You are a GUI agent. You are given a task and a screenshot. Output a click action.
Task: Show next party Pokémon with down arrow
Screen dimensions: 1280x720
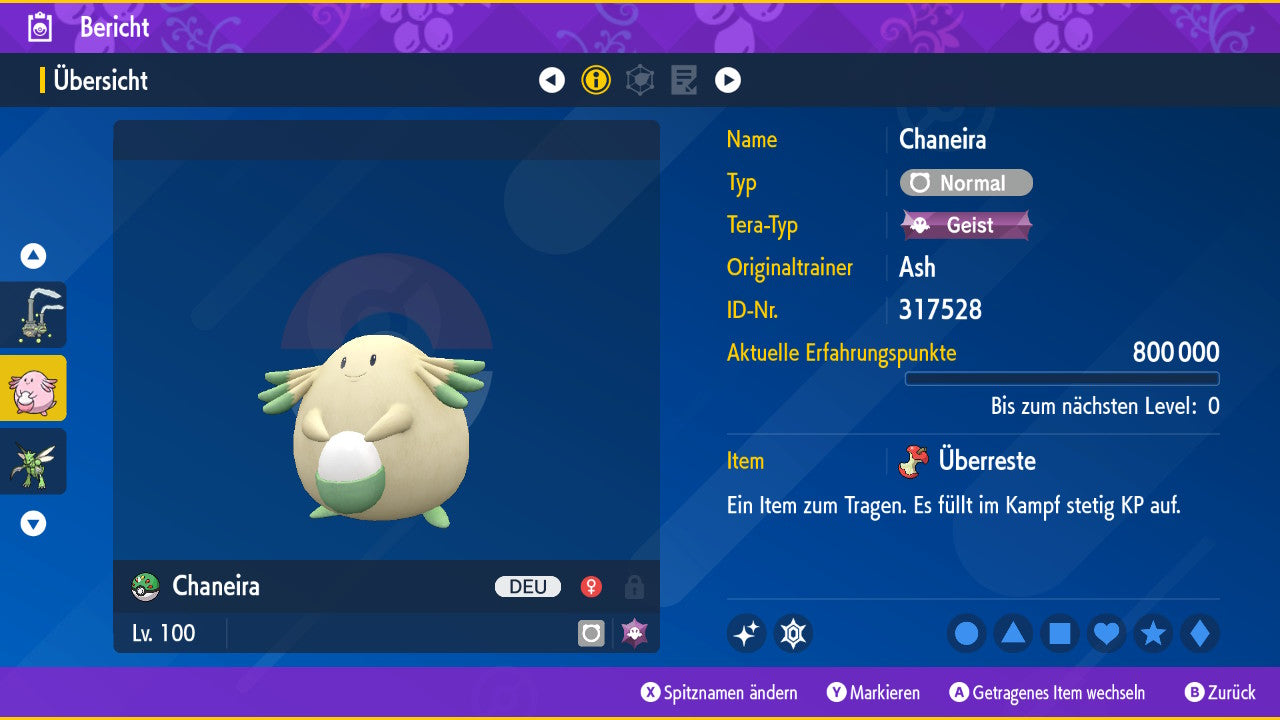(33, 523)
